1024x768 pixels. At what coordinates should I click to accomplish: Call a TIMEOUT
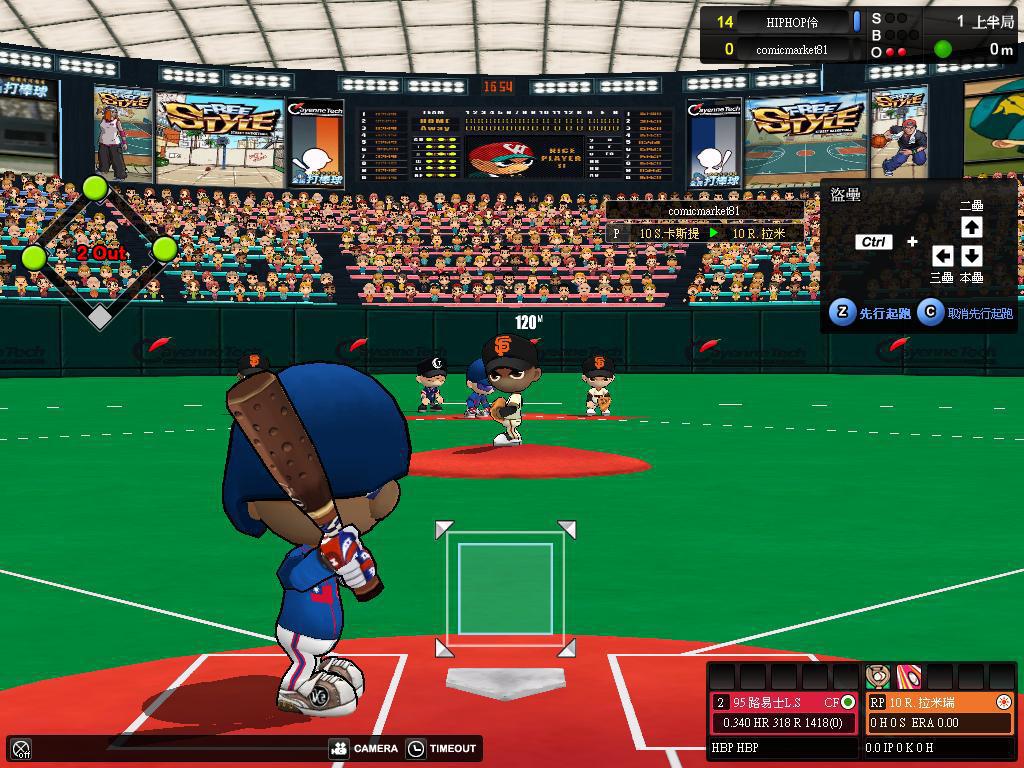point(443,748)
